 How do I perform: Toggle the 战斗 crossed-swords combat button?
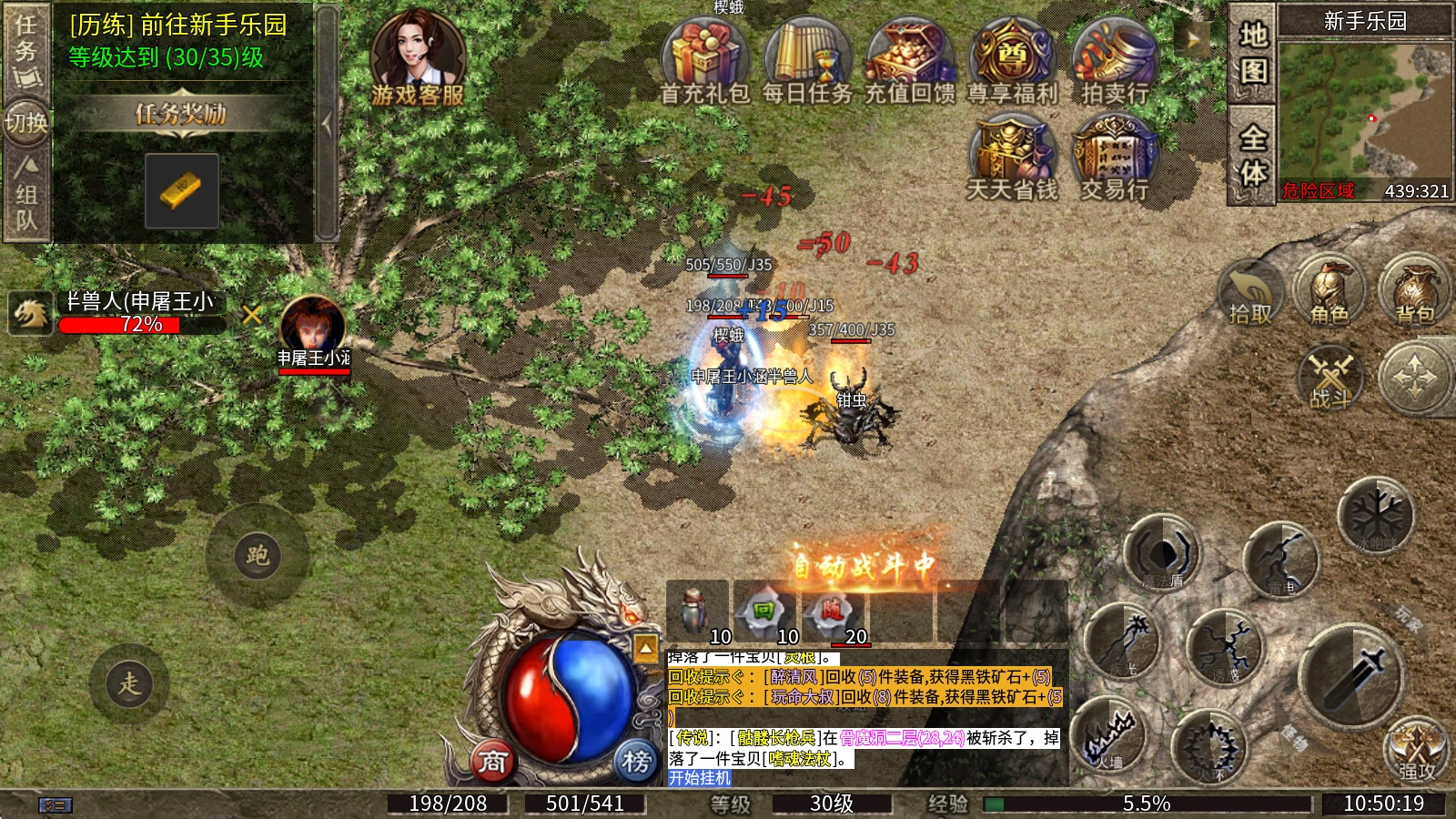point(1330,378)
